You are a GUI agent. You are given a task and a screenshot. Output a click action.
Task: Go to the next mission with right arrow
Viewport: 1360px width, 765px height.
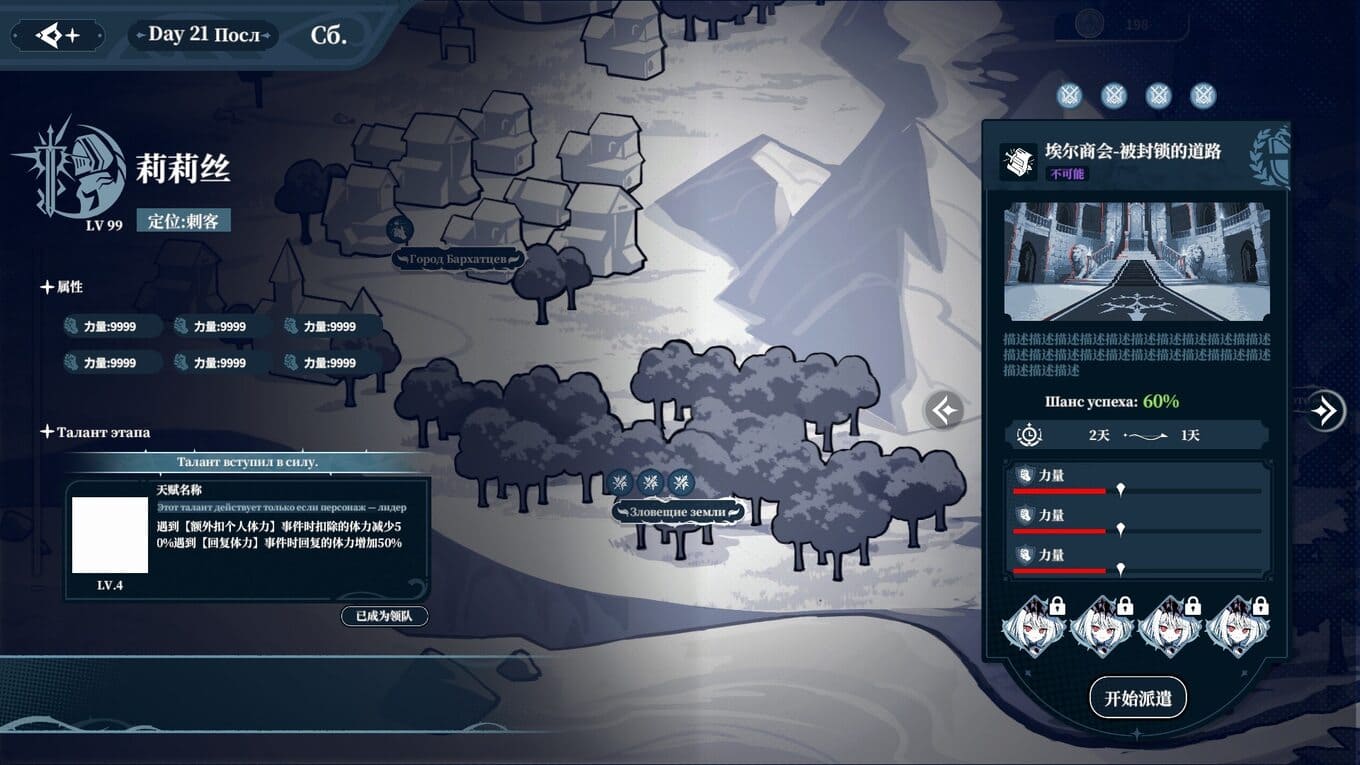point(1326,410)
